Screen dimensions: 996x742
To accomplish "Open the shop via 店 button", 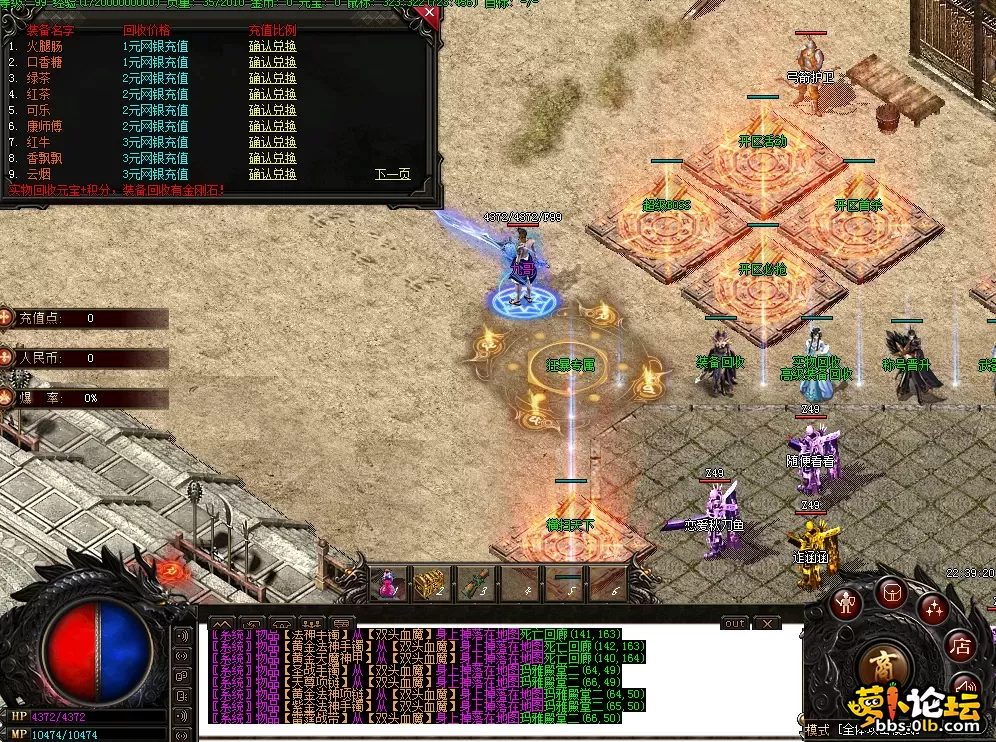I will click(x=960, y=646).
